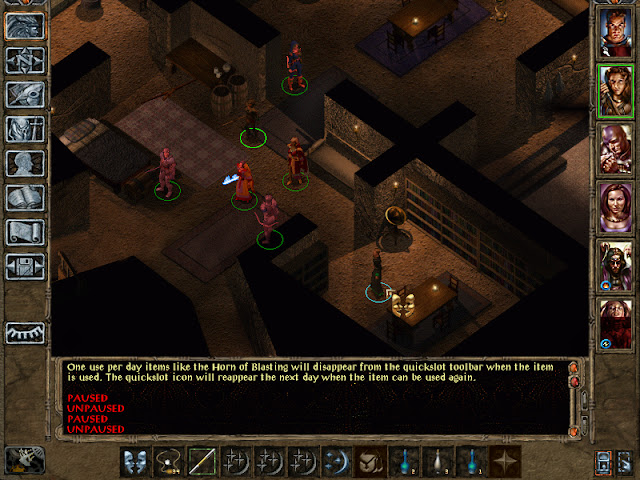
Task: Open the area map screen
Action: coord(23,60)
